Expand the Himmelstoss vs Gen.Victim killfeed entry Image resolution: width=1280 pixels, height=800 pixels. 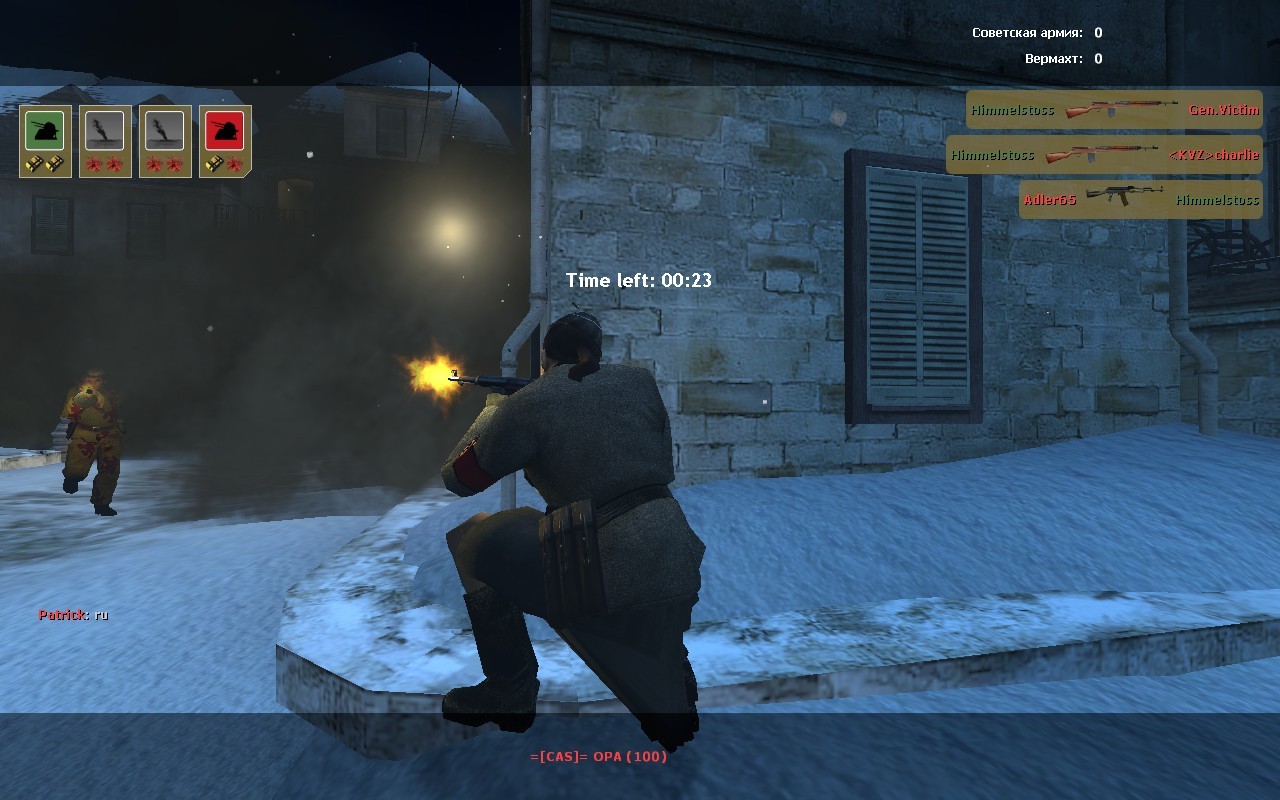1114,110
